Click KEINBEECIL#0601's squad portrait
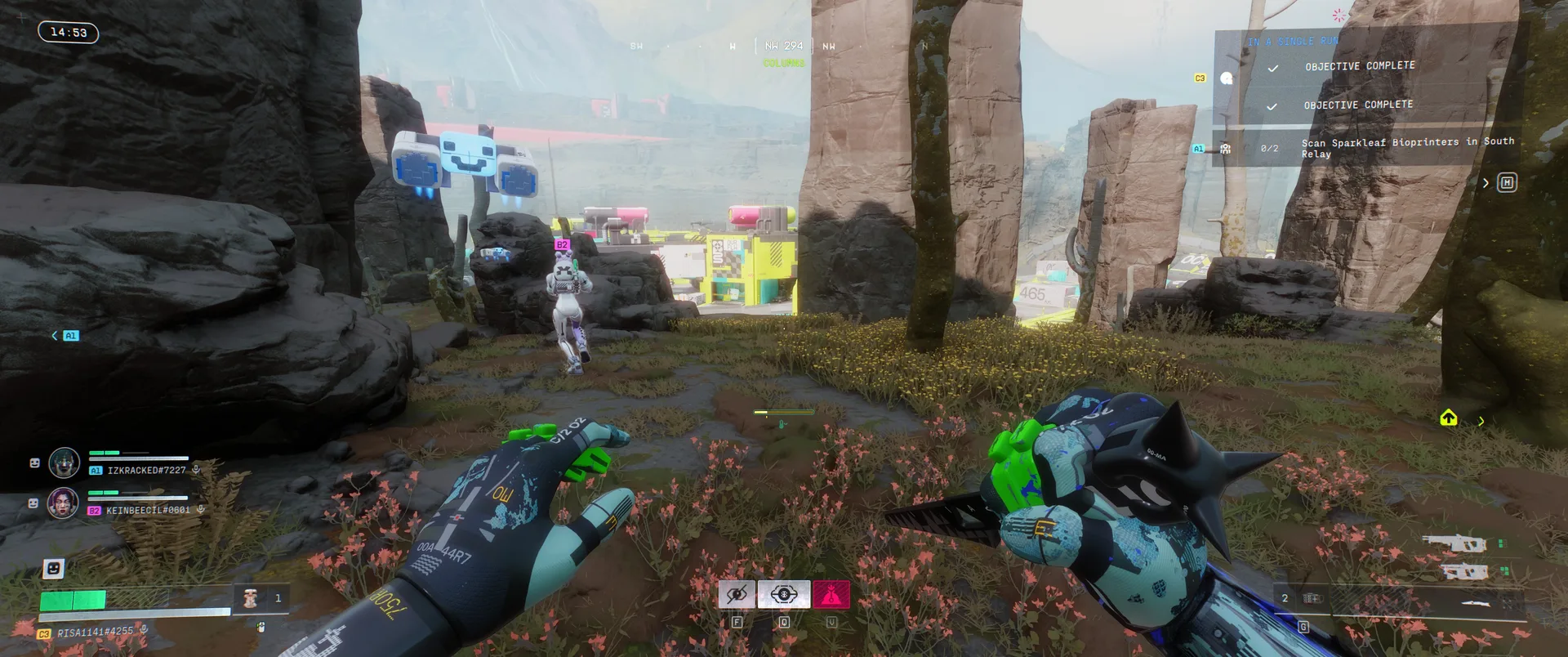1568x657 pixels. pos(63,503)
